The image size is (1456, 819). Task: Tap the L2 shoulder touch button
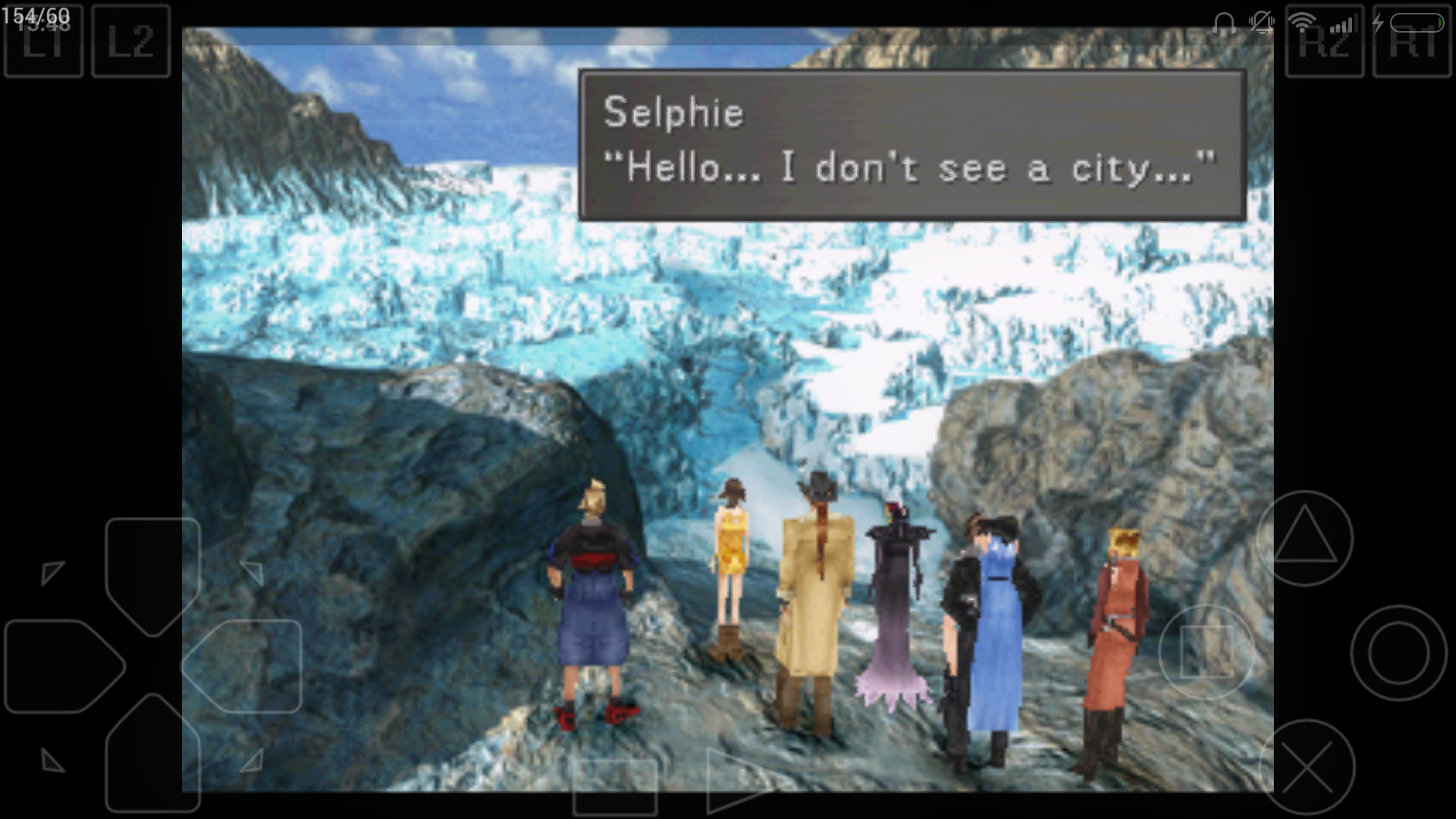click(x=130, y=40)
